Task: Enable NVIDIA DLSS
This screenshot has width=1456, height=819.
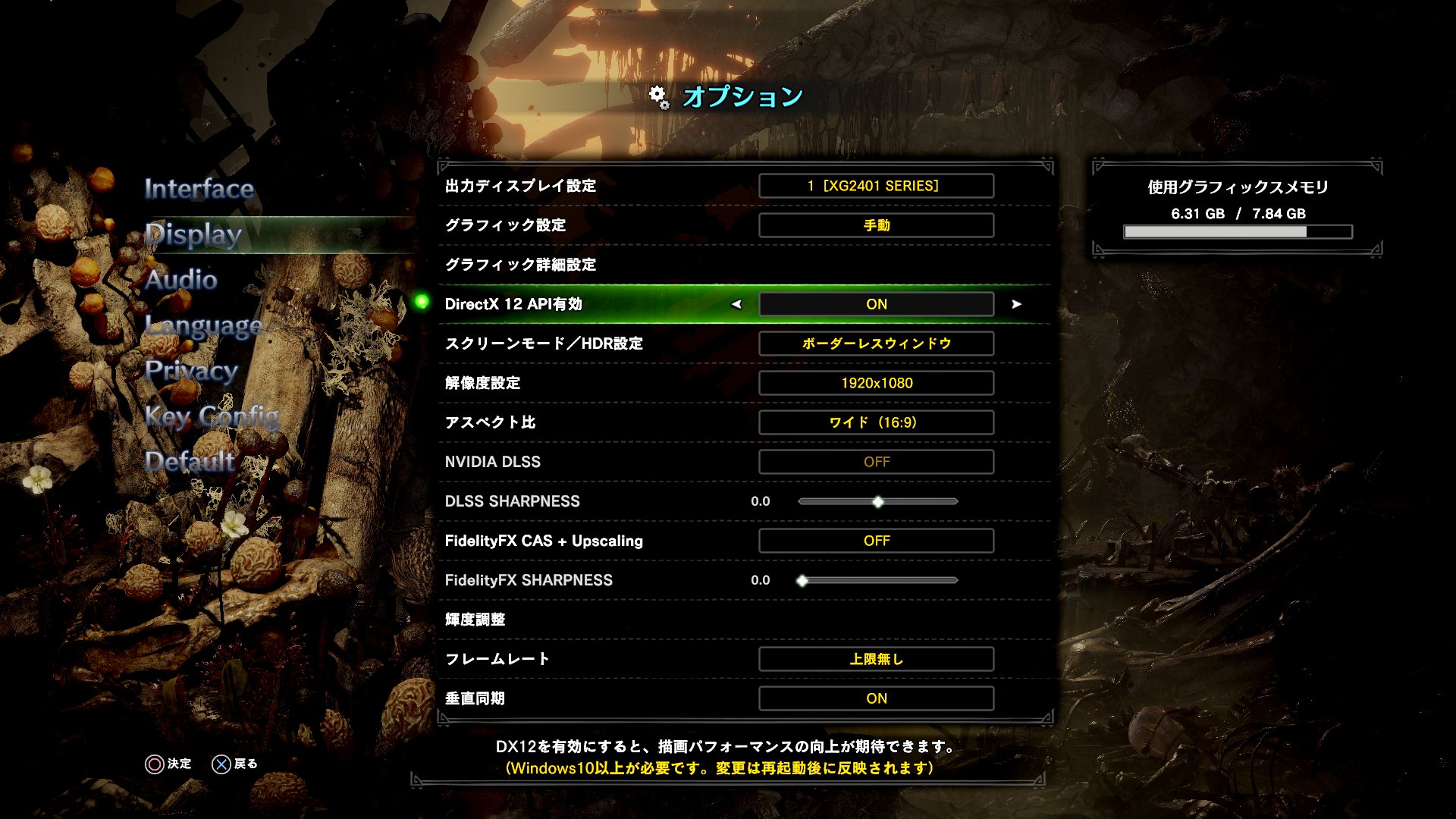Action: (x=876, y=462)
